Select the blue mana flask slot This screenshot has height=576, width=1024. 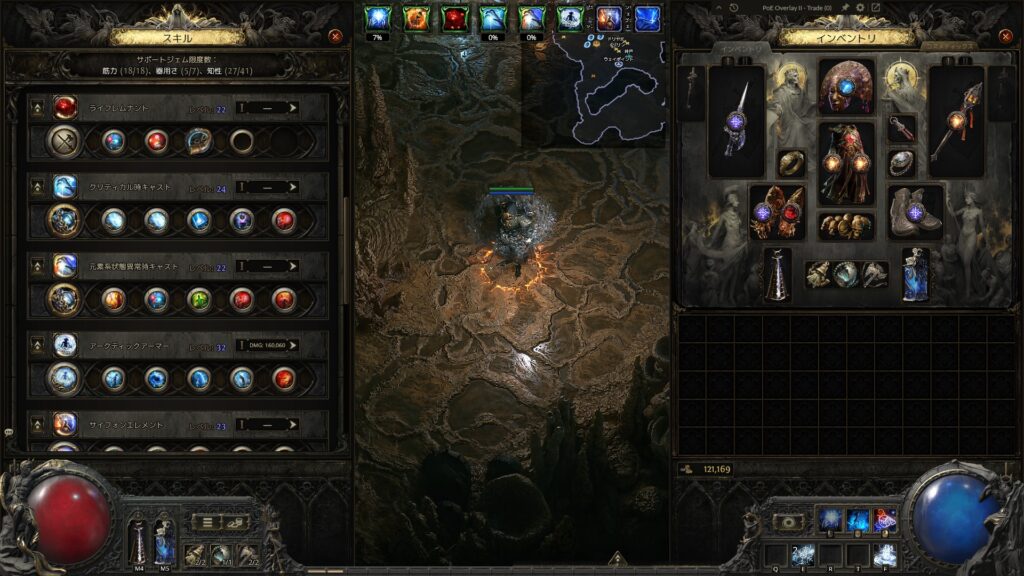[x=915, y=274]
